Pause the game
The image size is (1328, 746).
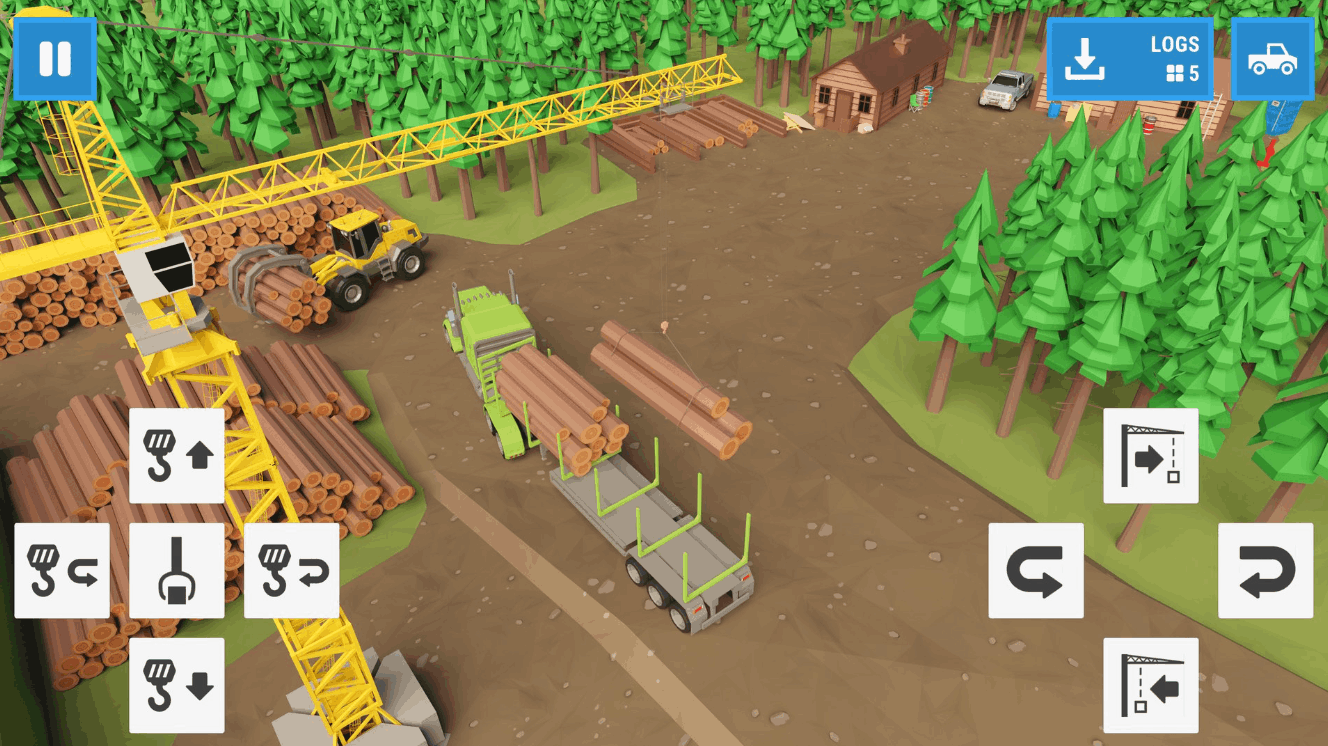click(55, 59)
